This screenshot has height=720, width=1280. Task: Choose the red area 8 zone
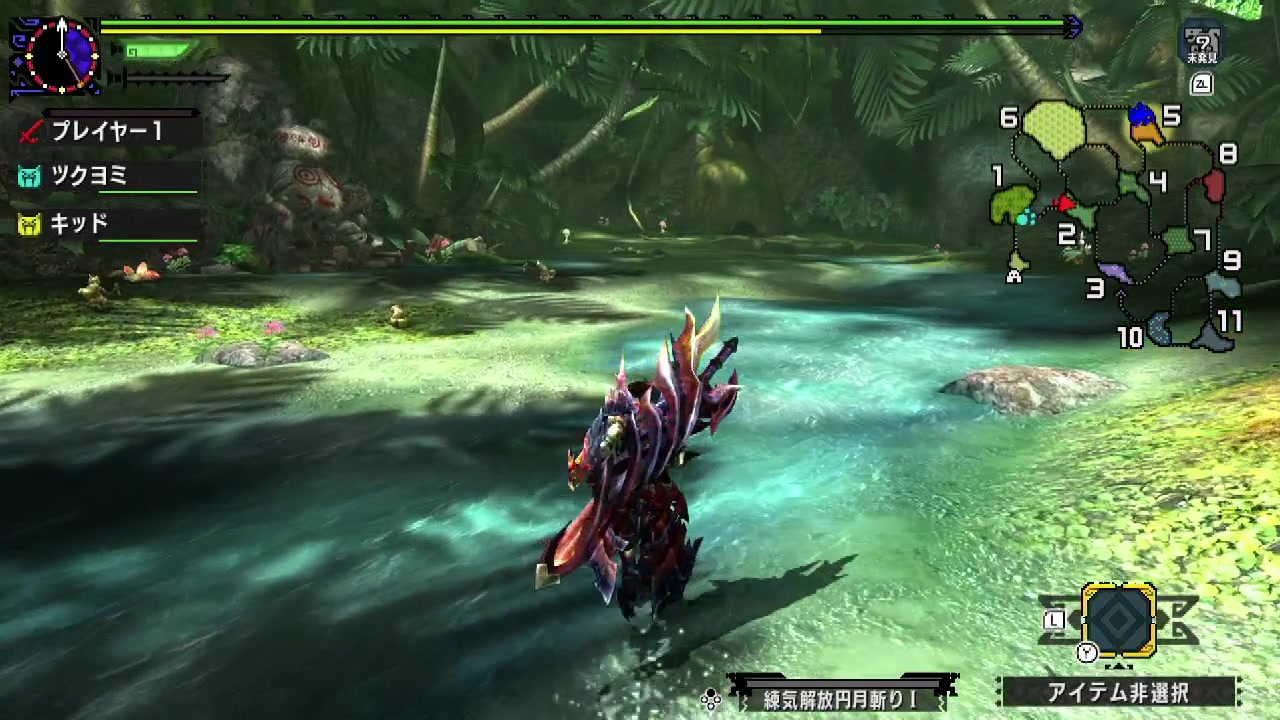pyautogui.click(x=1214, y=186)
